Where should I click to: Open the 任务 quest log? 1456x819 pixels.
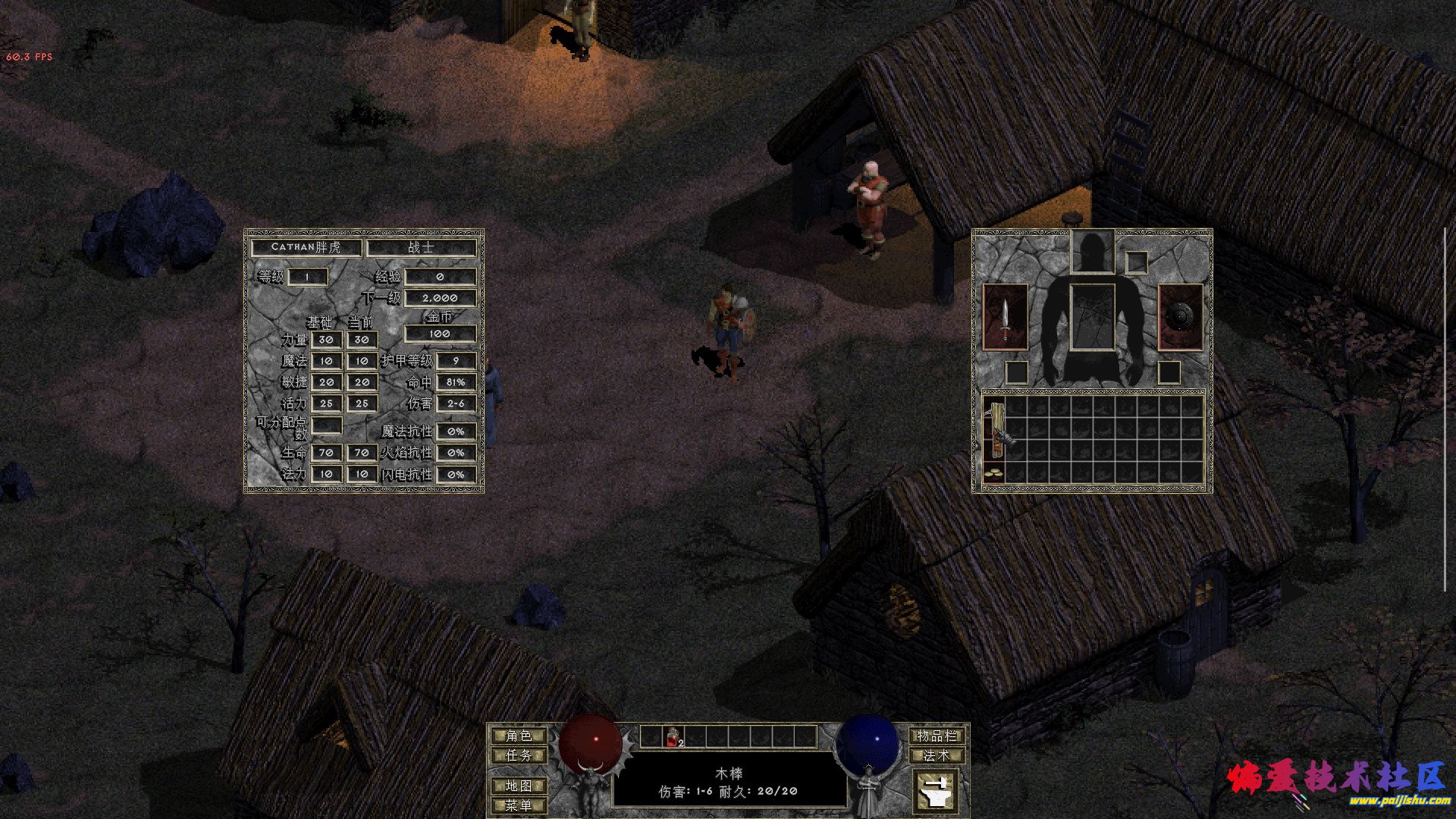click(519, 755)
